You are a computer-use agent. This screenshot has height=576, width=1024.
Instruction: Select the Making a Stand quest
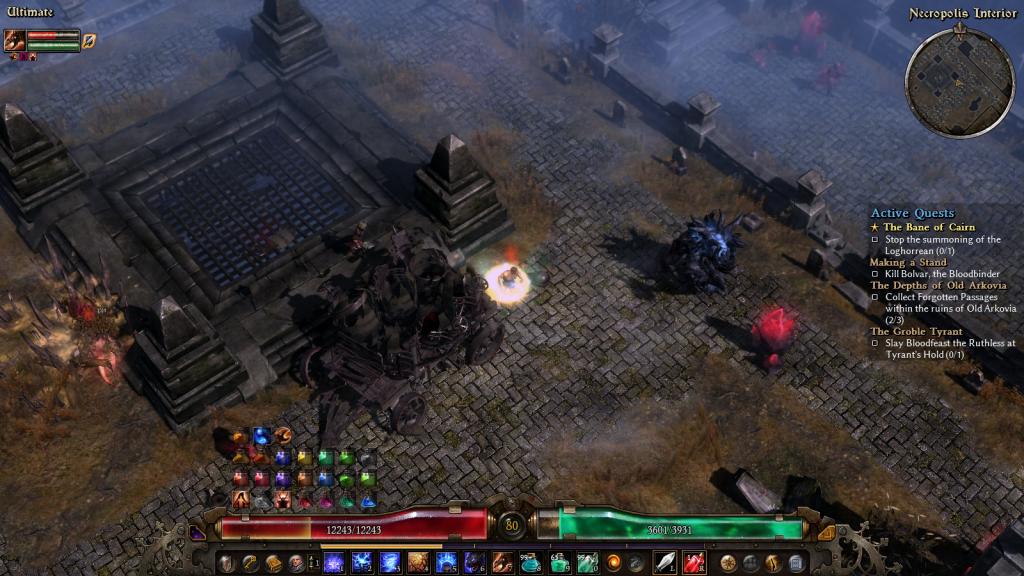tap(907, 262)
